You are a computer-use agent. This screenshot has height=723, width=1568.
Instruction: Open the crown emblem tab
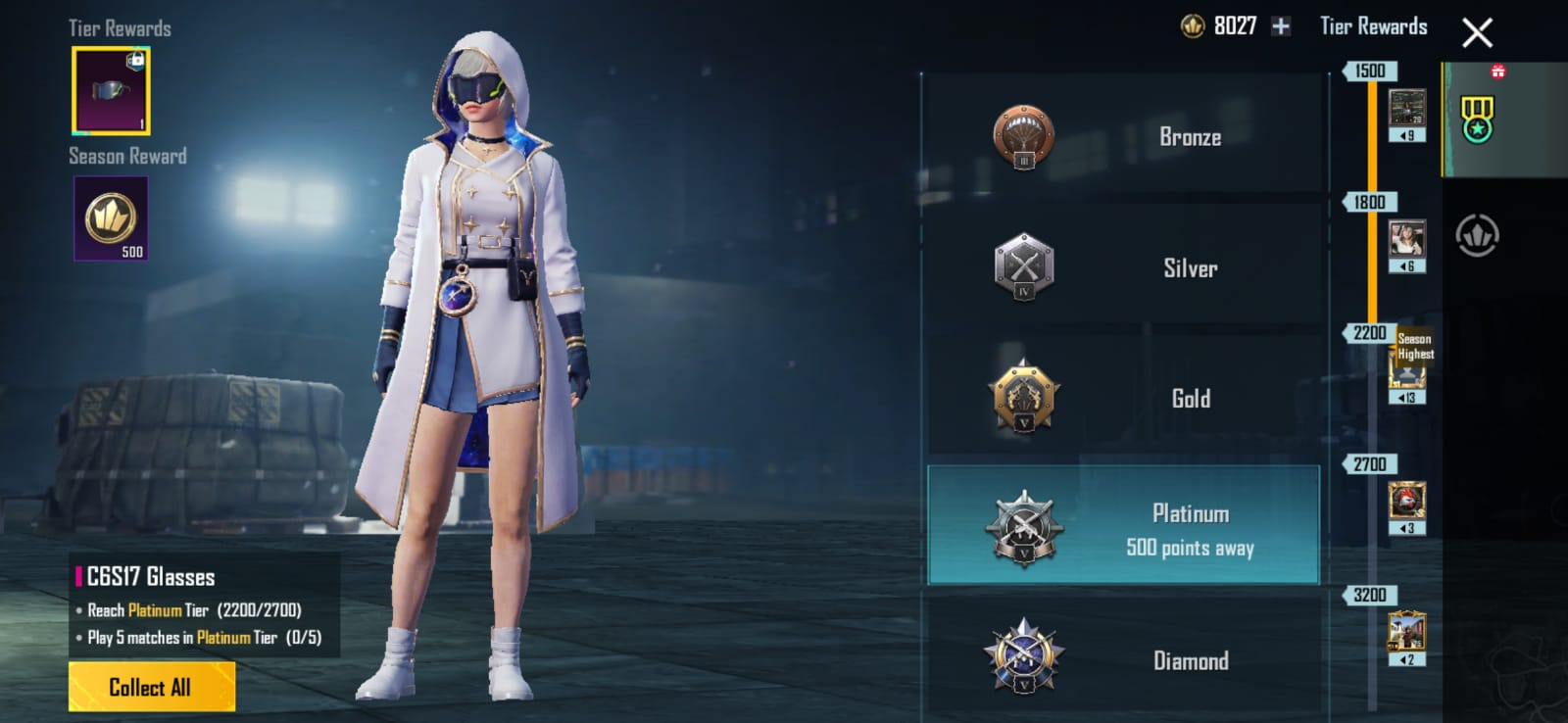coord(1477,236)
